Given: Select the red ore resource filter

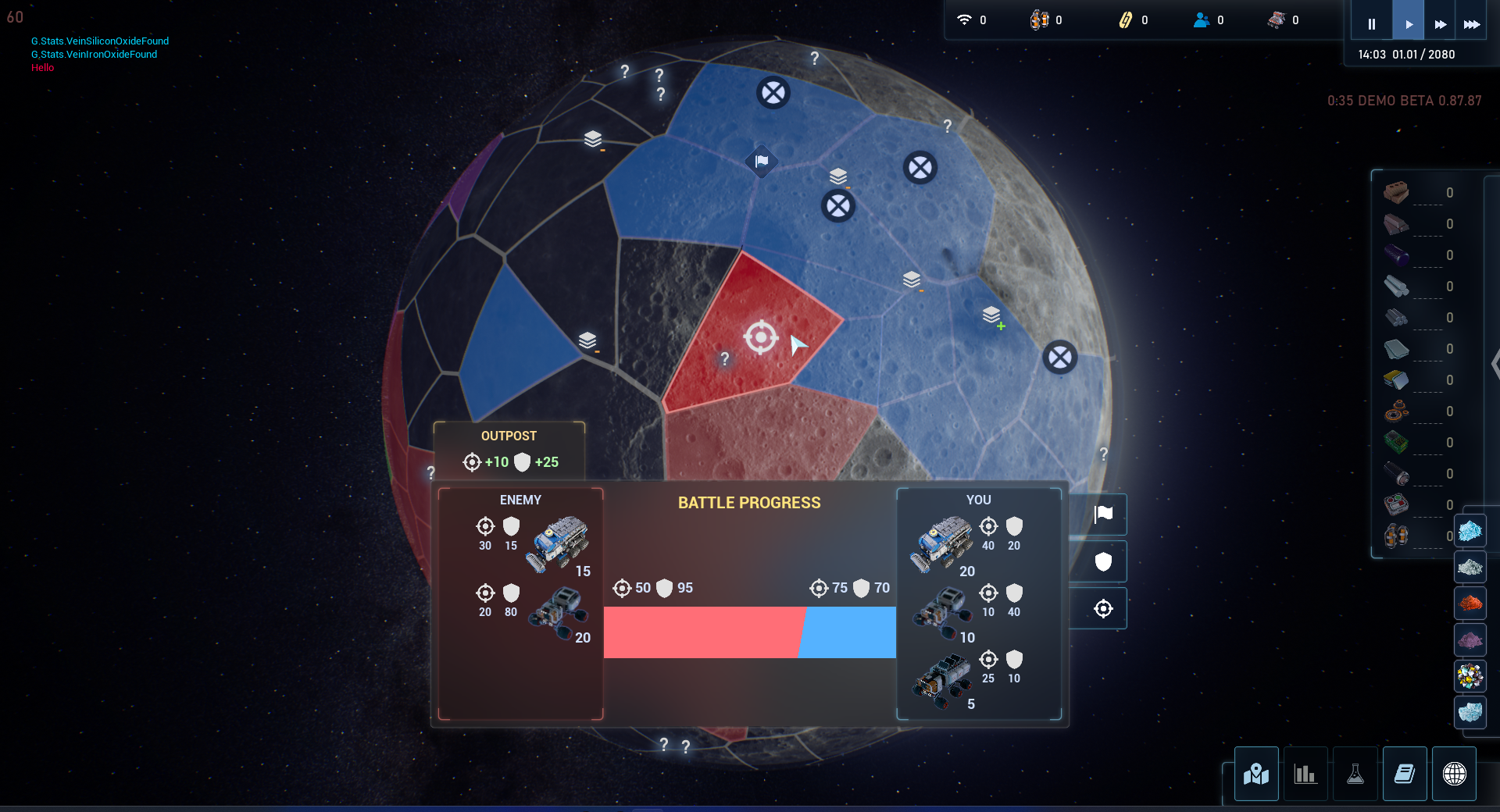Looking at the screenshot, I should (1470, 604).
